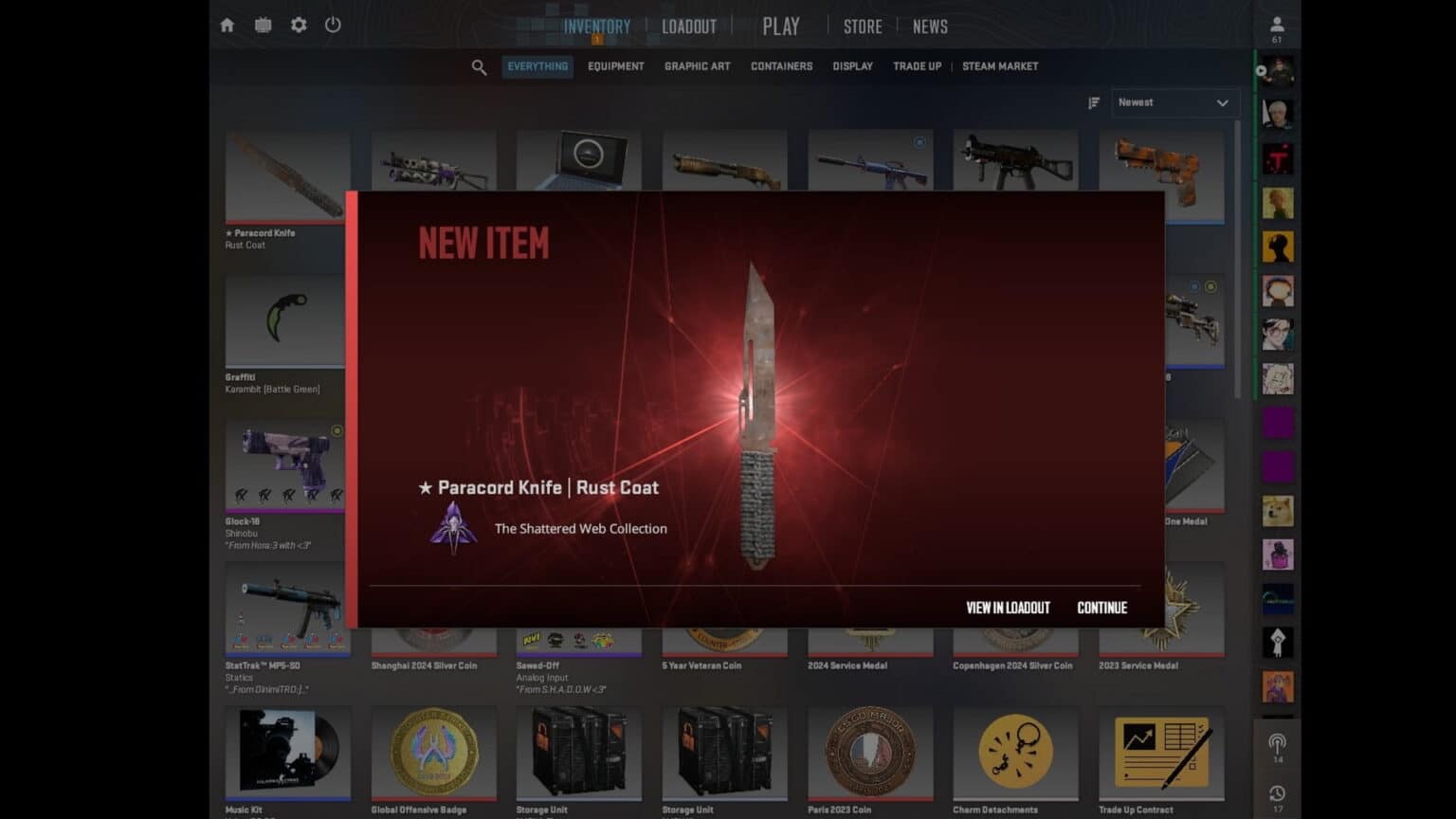
Task: Switch to the Equipment filter tab
Action: [615, 66]
